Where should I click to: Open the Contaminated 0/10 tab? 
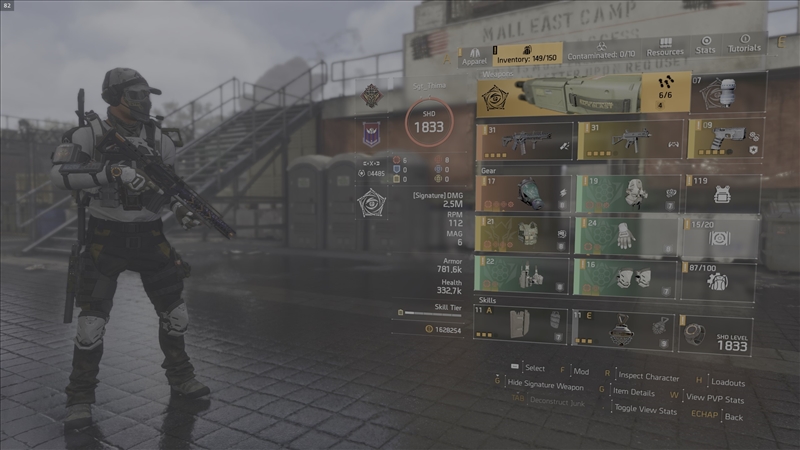602,50
